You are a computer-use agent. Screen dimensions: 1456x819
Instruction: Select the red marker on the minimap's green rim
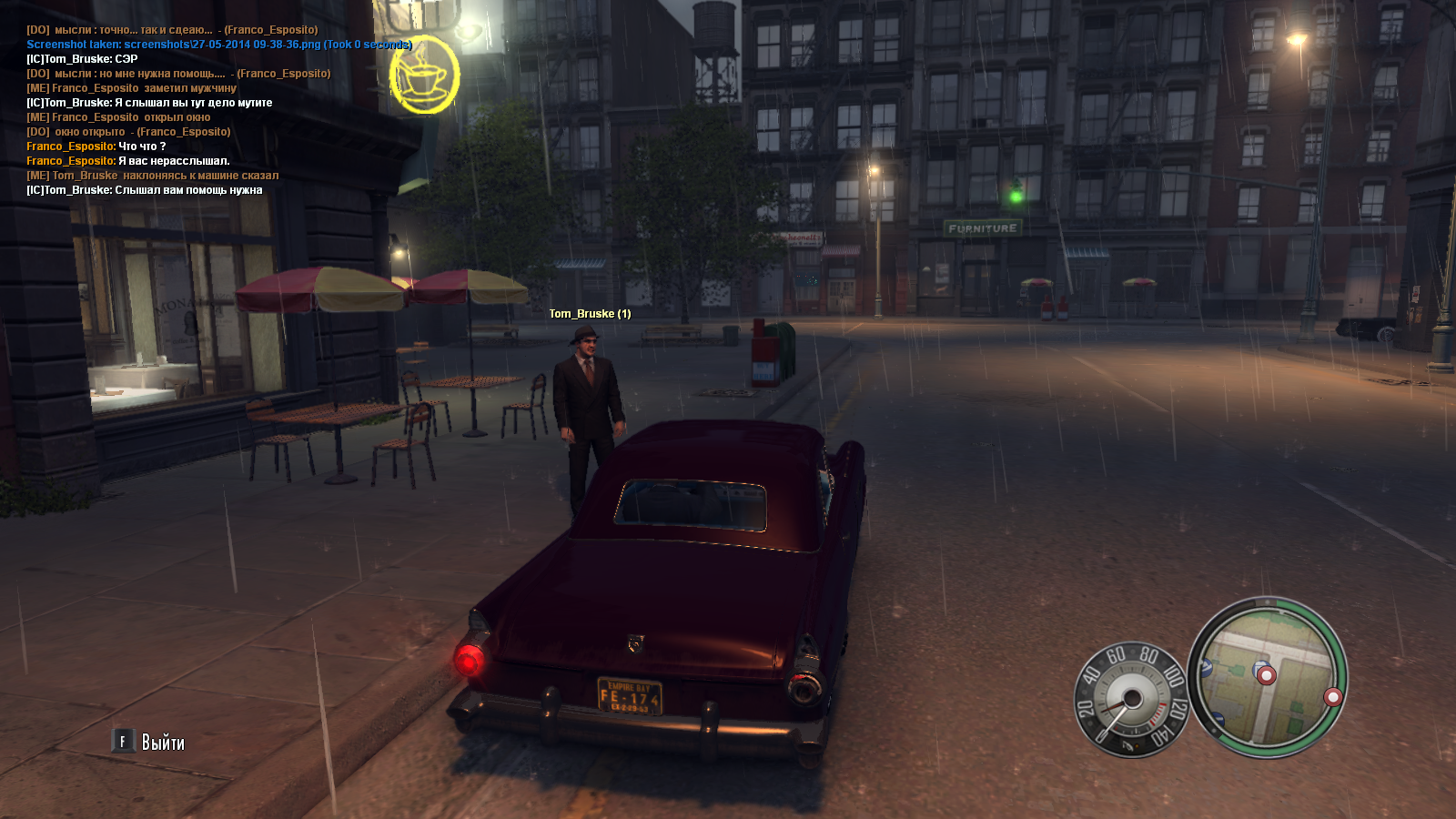point(1333,697)
